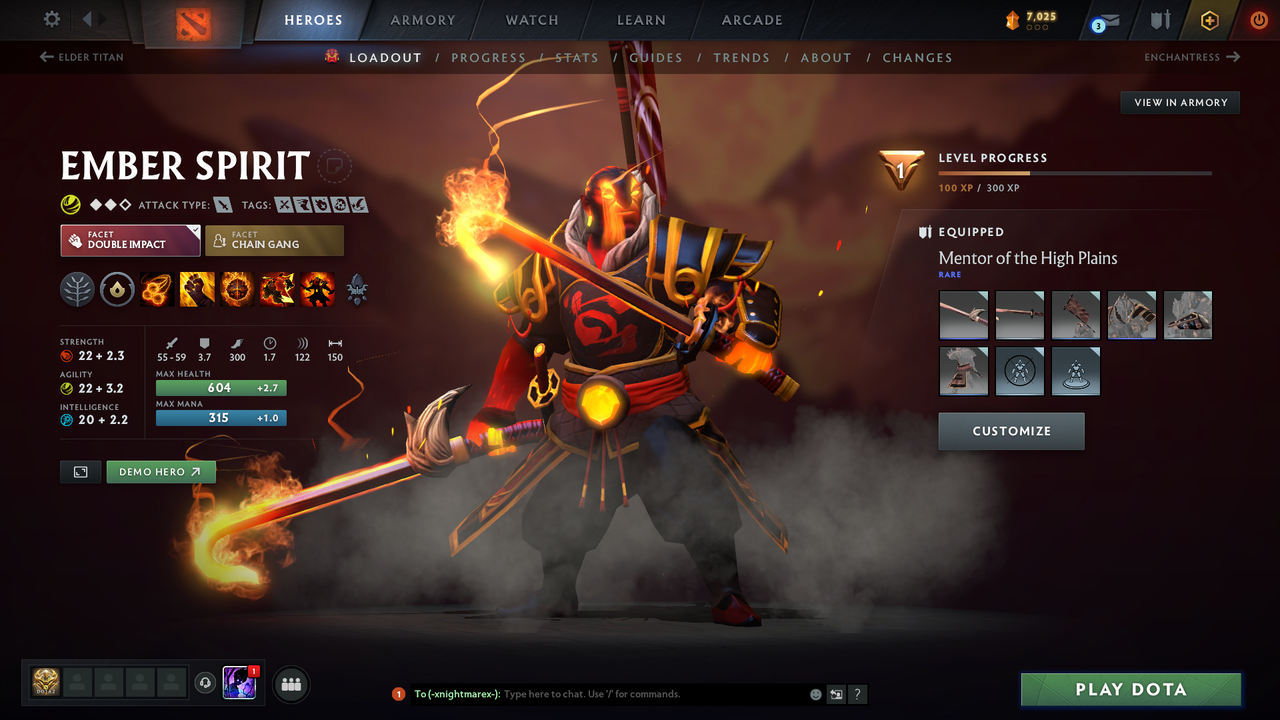The width and height of the screenshot is (1280, 720).
Task: Click the melee attack type icon
Action: click(222, 204)
